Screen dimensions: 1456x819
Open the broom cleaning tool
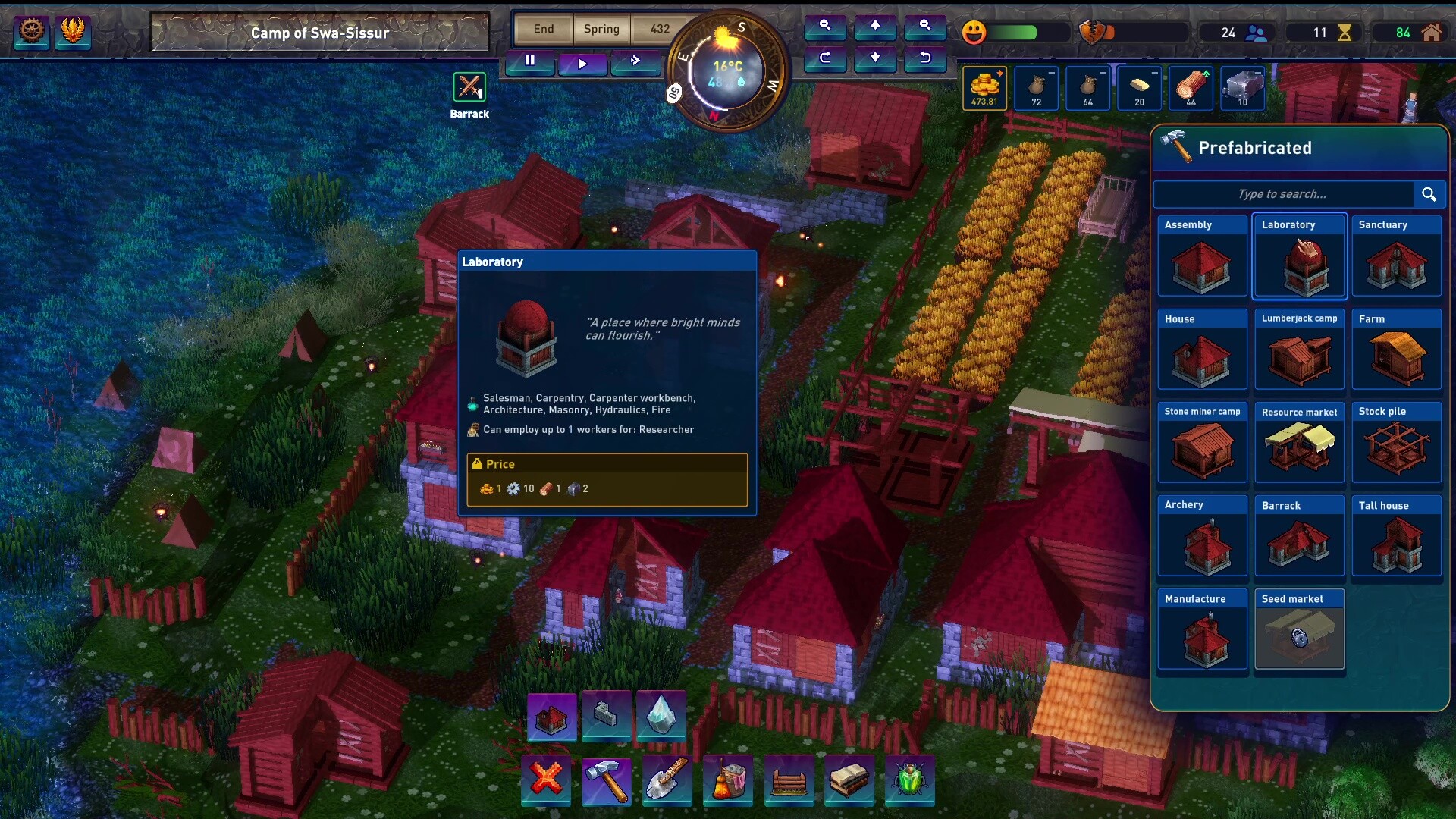coord(728,781)
